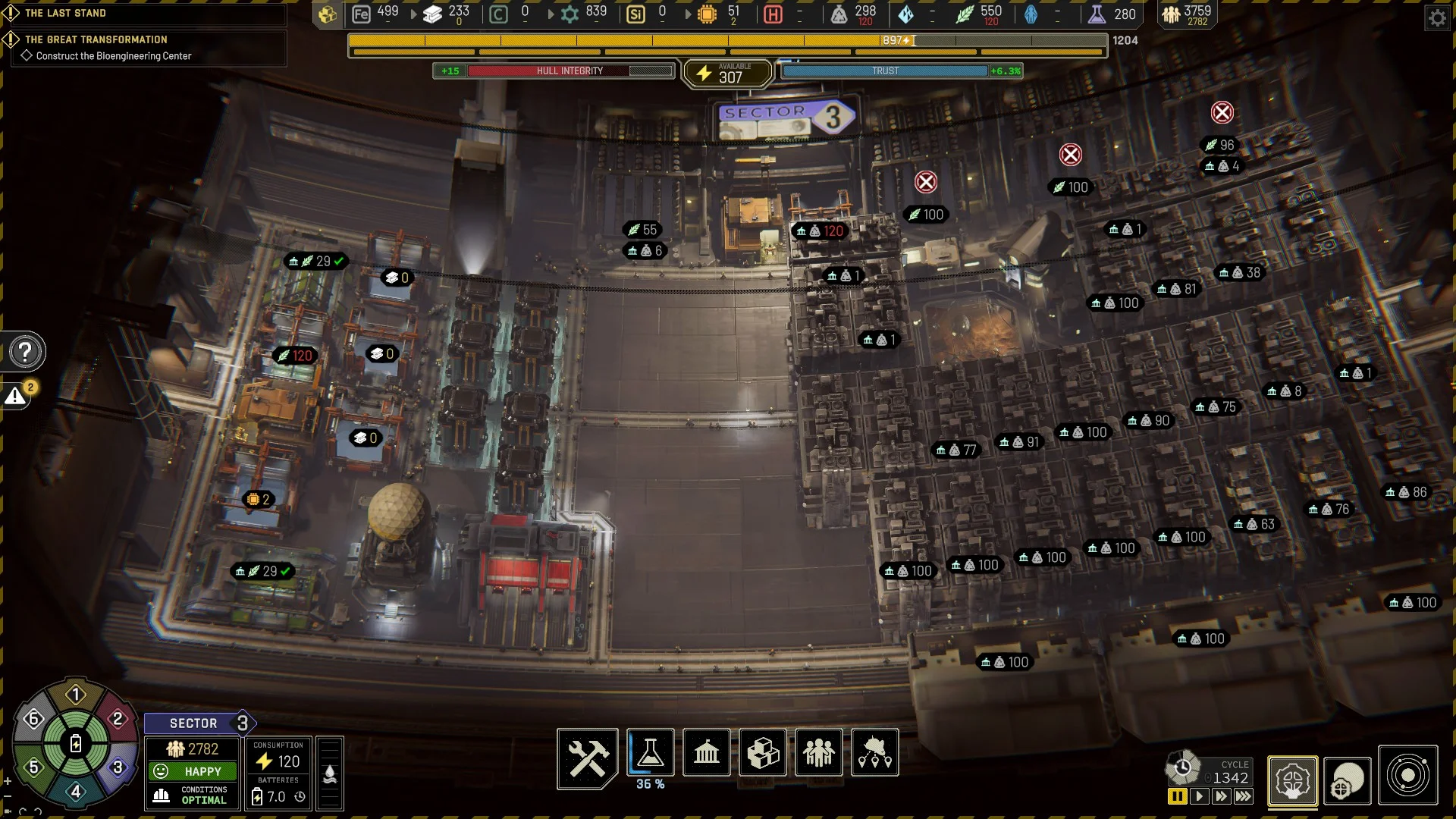
Task: Set game speed to double fast-forward
Action: click(x=1221, y=796)
